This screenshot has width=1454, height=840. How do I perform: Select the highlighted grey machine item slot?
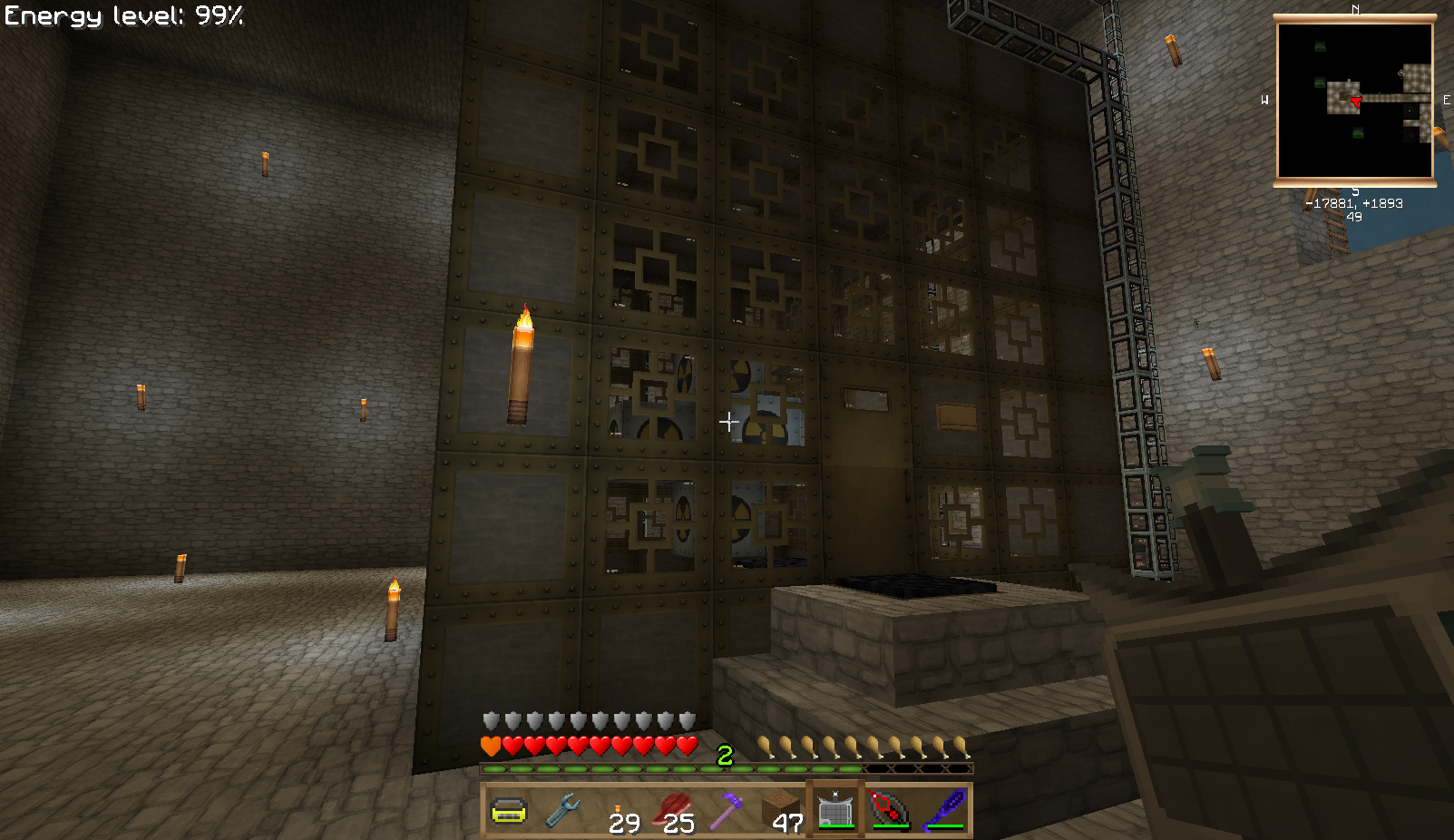835,810
